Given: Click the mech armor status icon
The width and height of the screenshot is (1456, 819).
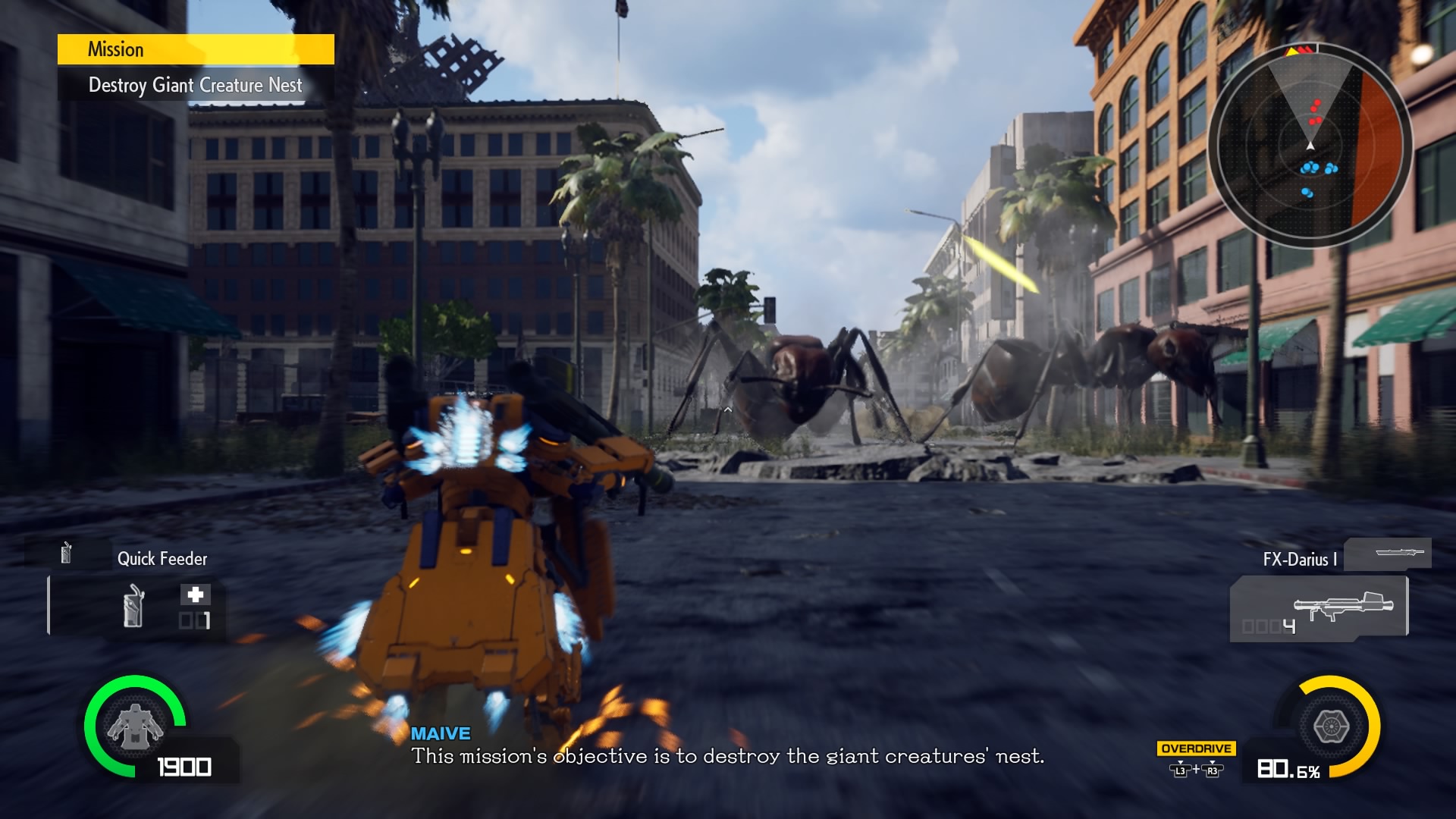Looking at the screenshot, I should tap(135, 726).
